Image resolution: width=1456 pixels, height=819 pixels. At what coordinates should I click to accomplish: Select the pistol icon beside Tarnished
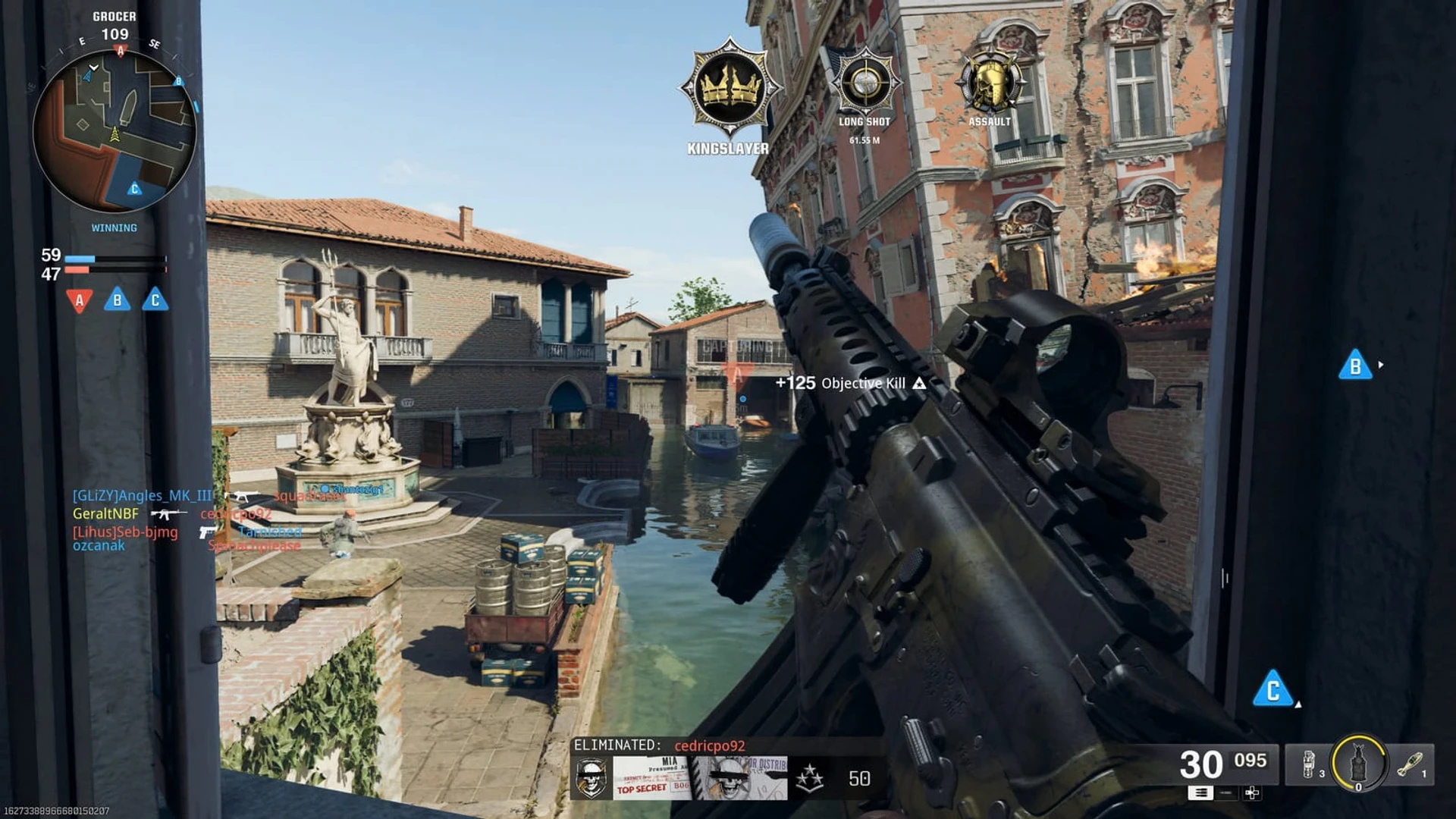click(206, 532)
